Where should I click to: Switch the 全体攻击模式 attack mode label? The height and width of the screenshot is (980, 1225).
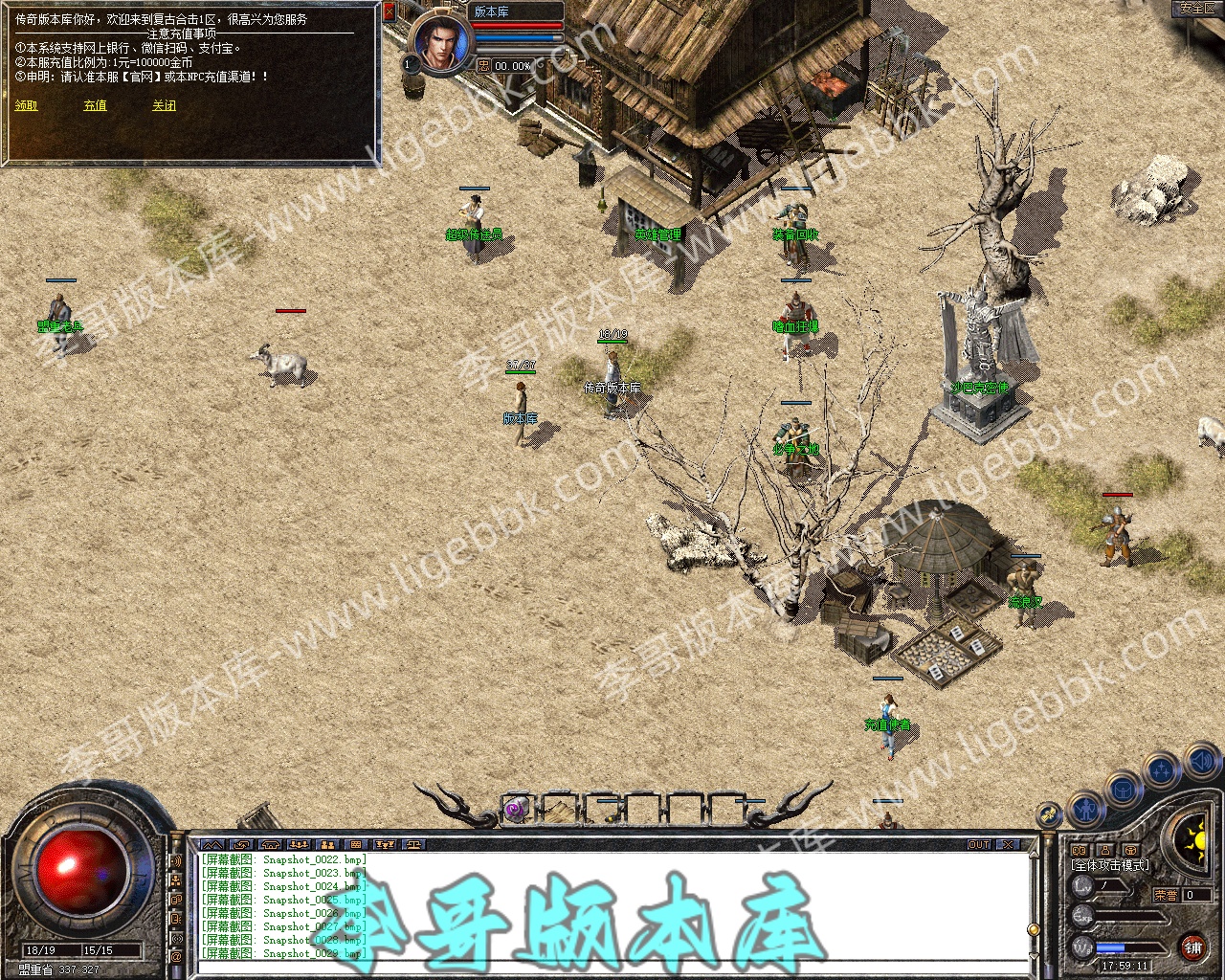point(1110,866)
